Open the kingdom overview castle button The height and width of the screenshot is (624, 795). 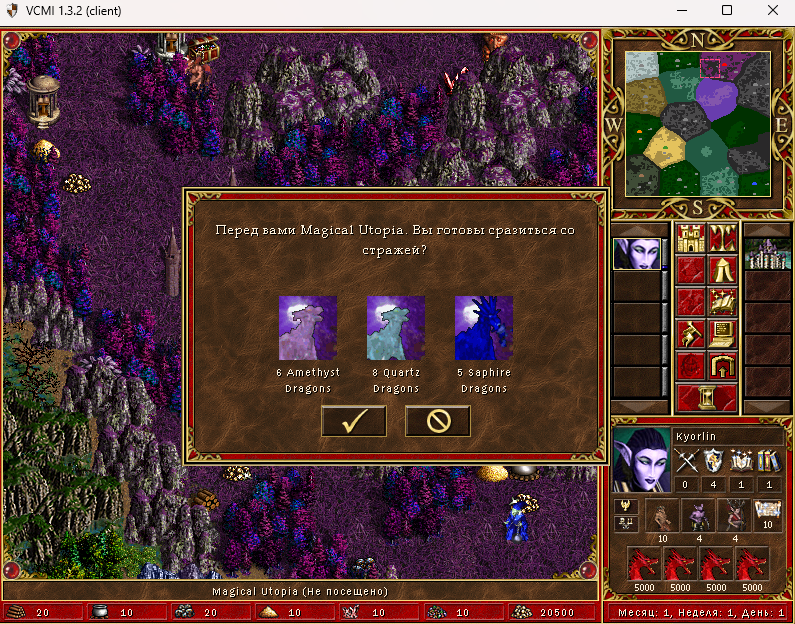[690, 238]
